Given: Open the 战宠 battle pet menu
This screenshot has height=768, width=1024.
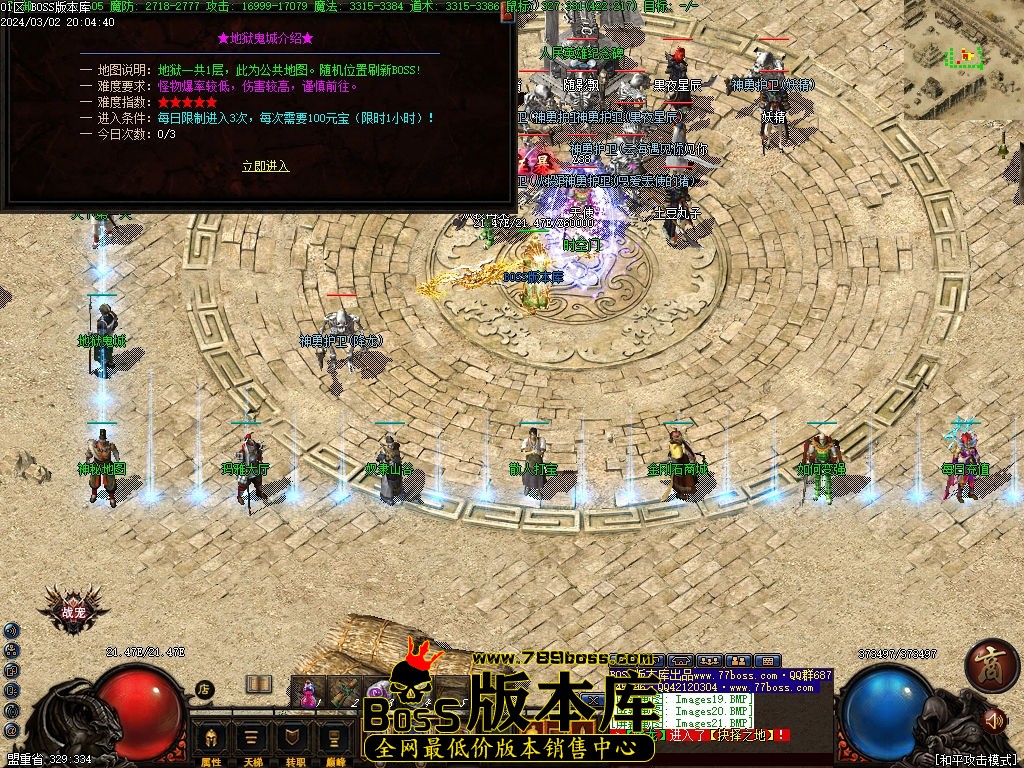Looking at the screenshot, I should [x=73, y=611].
